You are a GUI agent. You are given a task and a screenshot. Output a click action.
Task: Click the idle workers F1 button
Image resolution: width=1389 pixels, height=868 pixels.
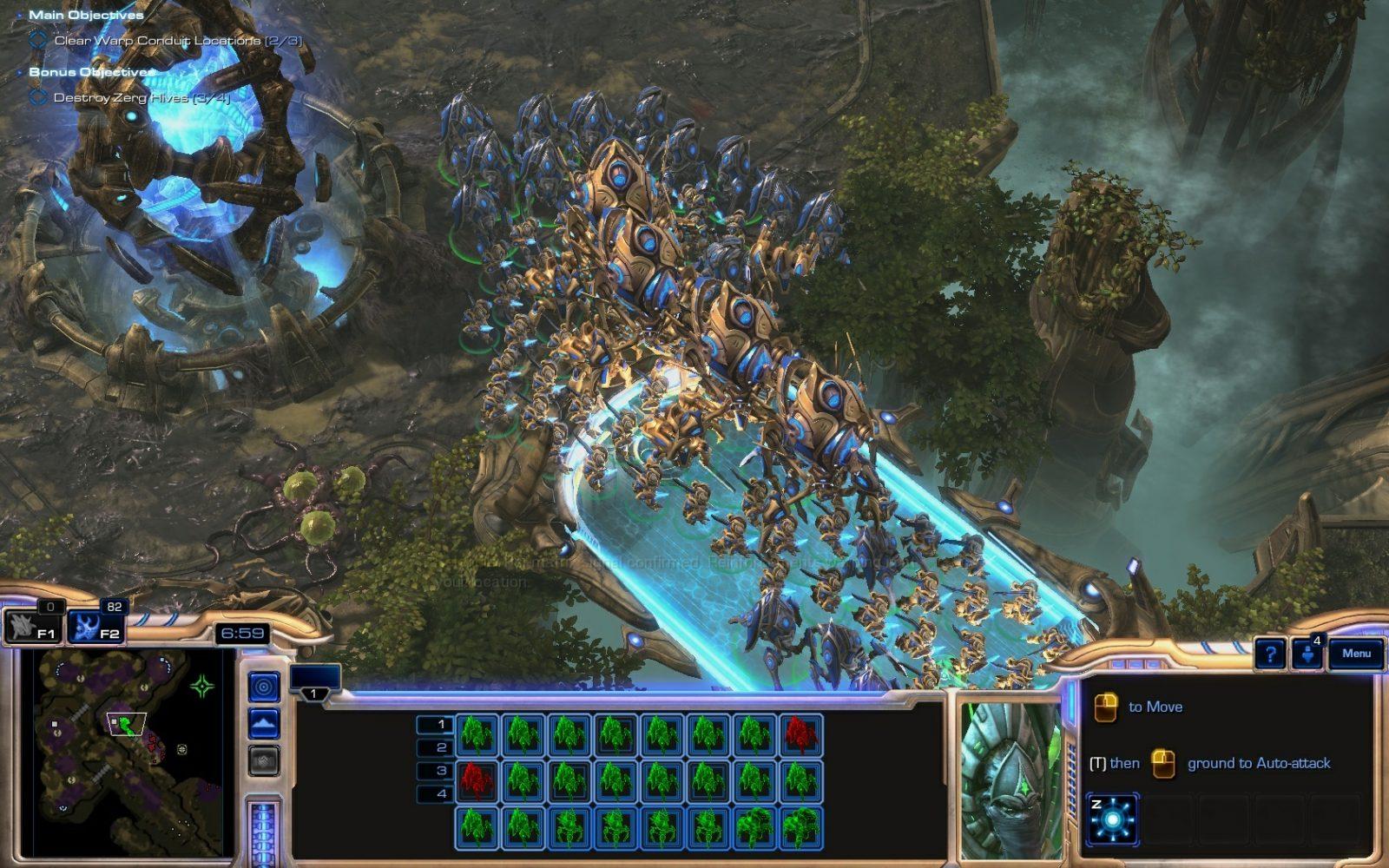pyautogui.click(x=32, y=627)
